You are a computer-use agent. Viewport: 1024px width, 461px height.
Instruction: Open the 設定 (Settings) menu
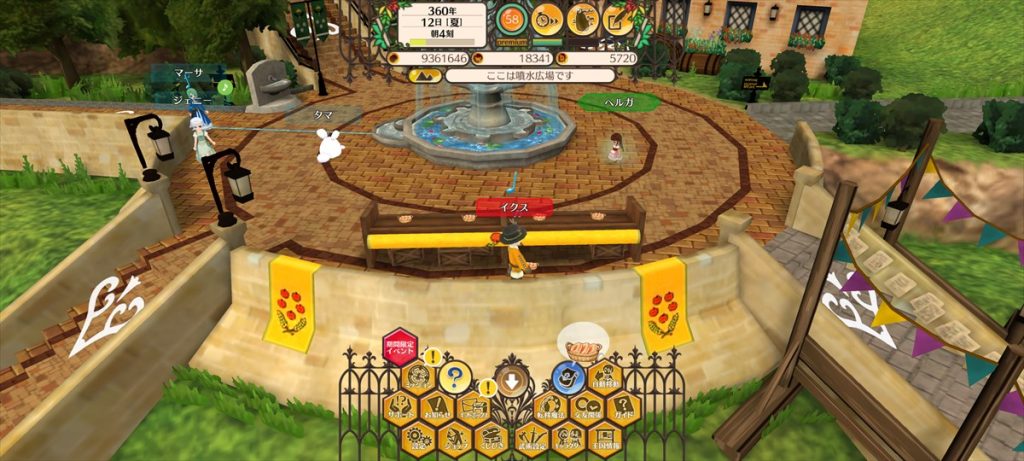point(416,437)
